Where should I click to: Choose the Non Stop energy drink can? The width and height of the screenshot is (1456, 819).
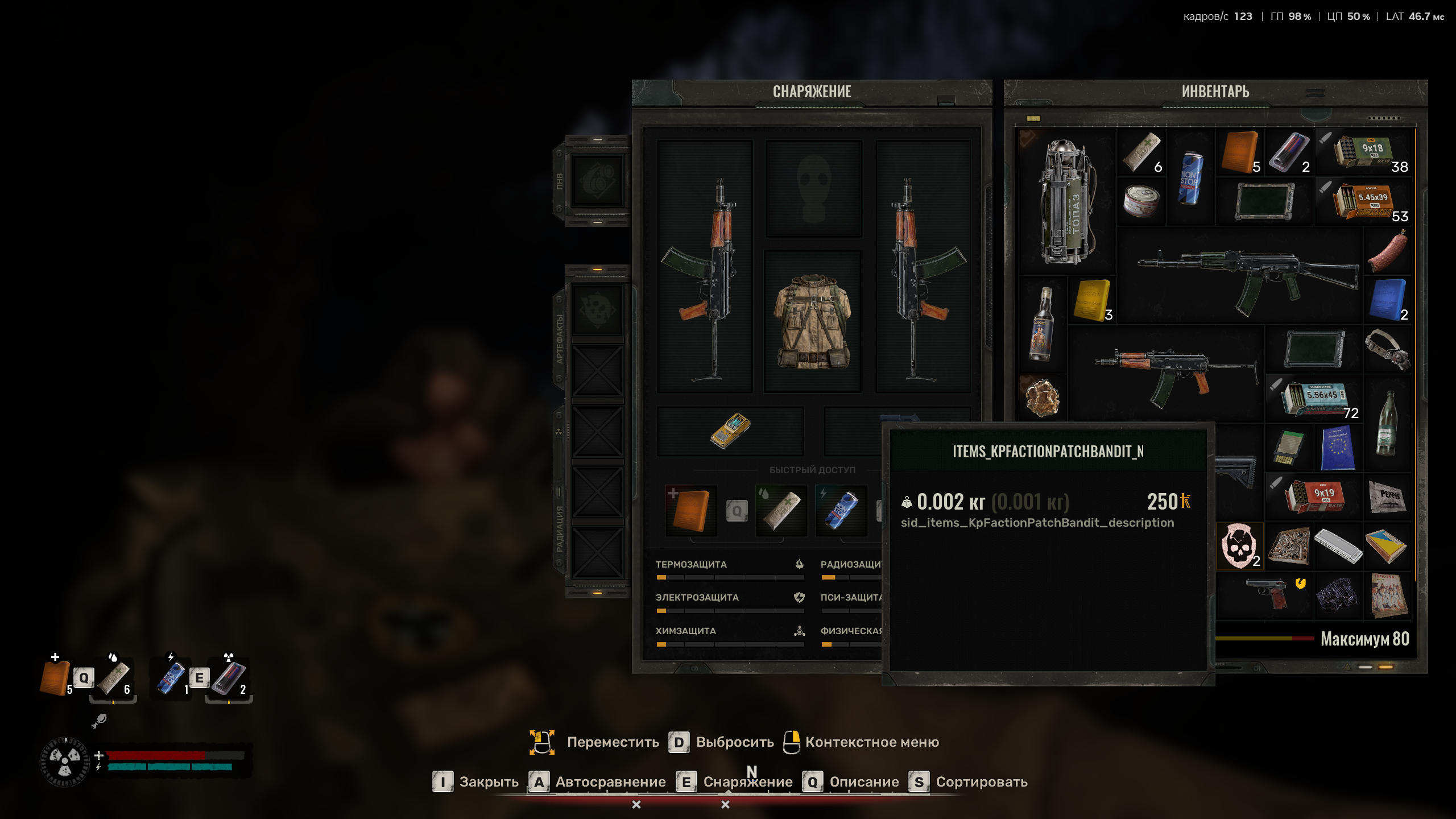pyautogui.click(x=1191, y=177)
